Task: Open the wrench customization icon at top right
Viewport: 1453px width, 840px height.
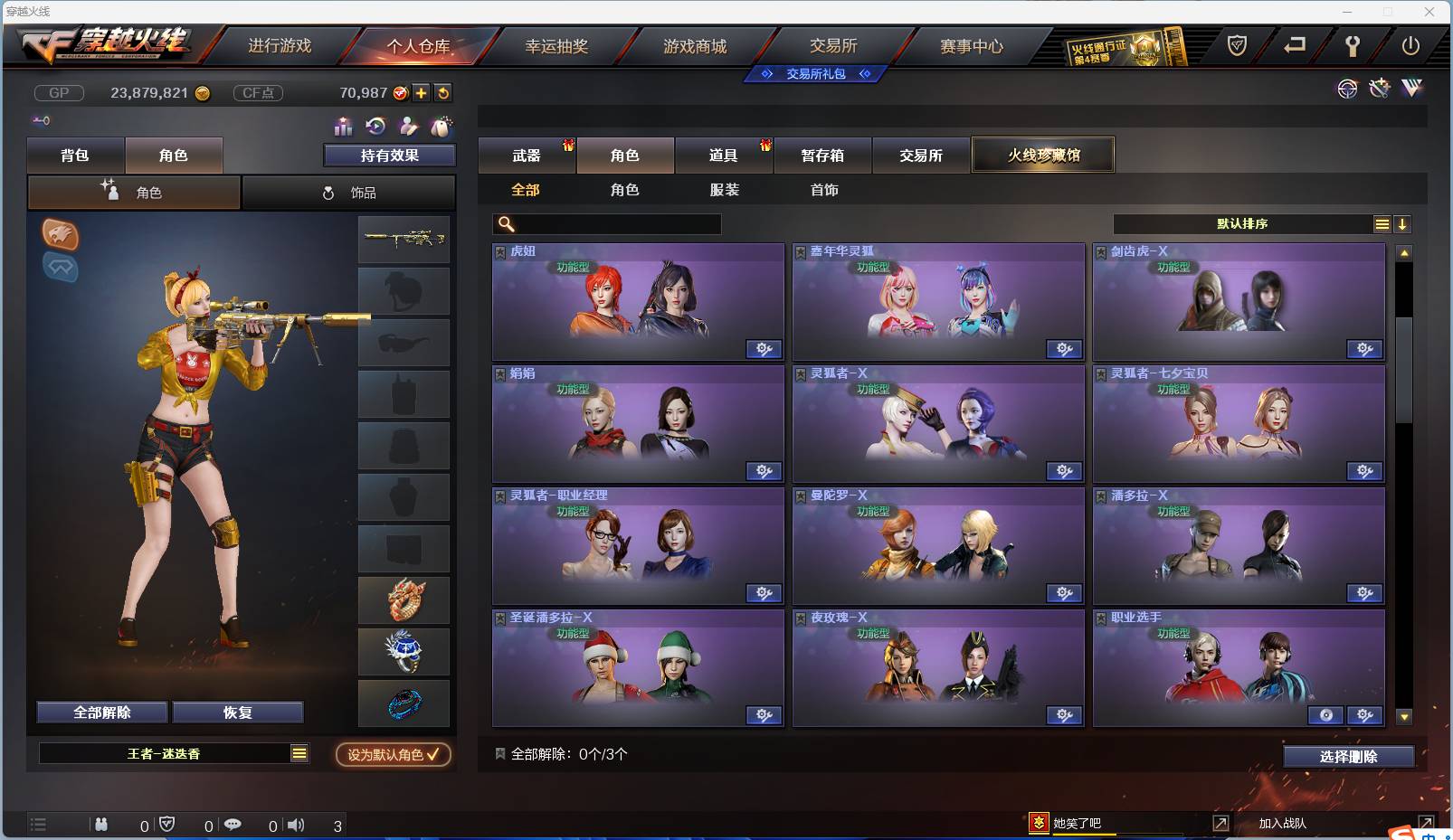Action: [x=1379, y=89]
